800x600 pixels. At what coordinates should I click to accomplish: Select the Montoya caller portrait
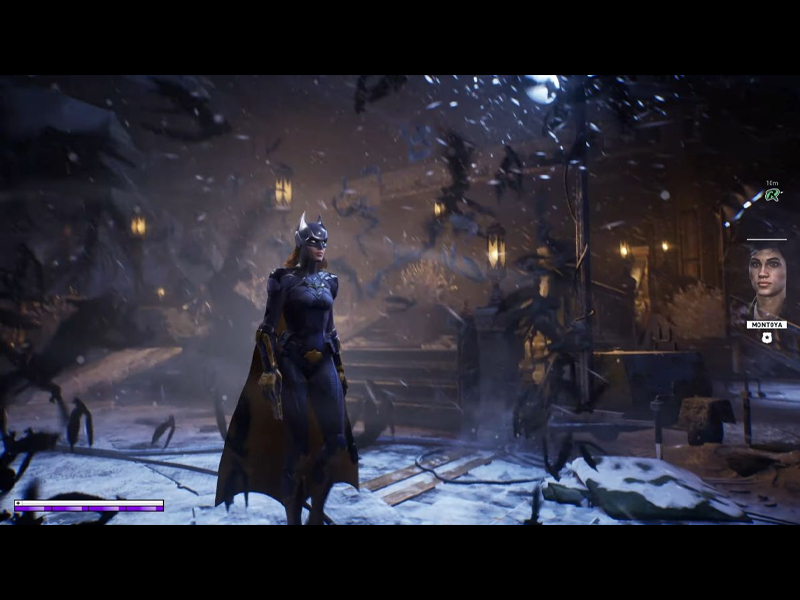point(767,280)
